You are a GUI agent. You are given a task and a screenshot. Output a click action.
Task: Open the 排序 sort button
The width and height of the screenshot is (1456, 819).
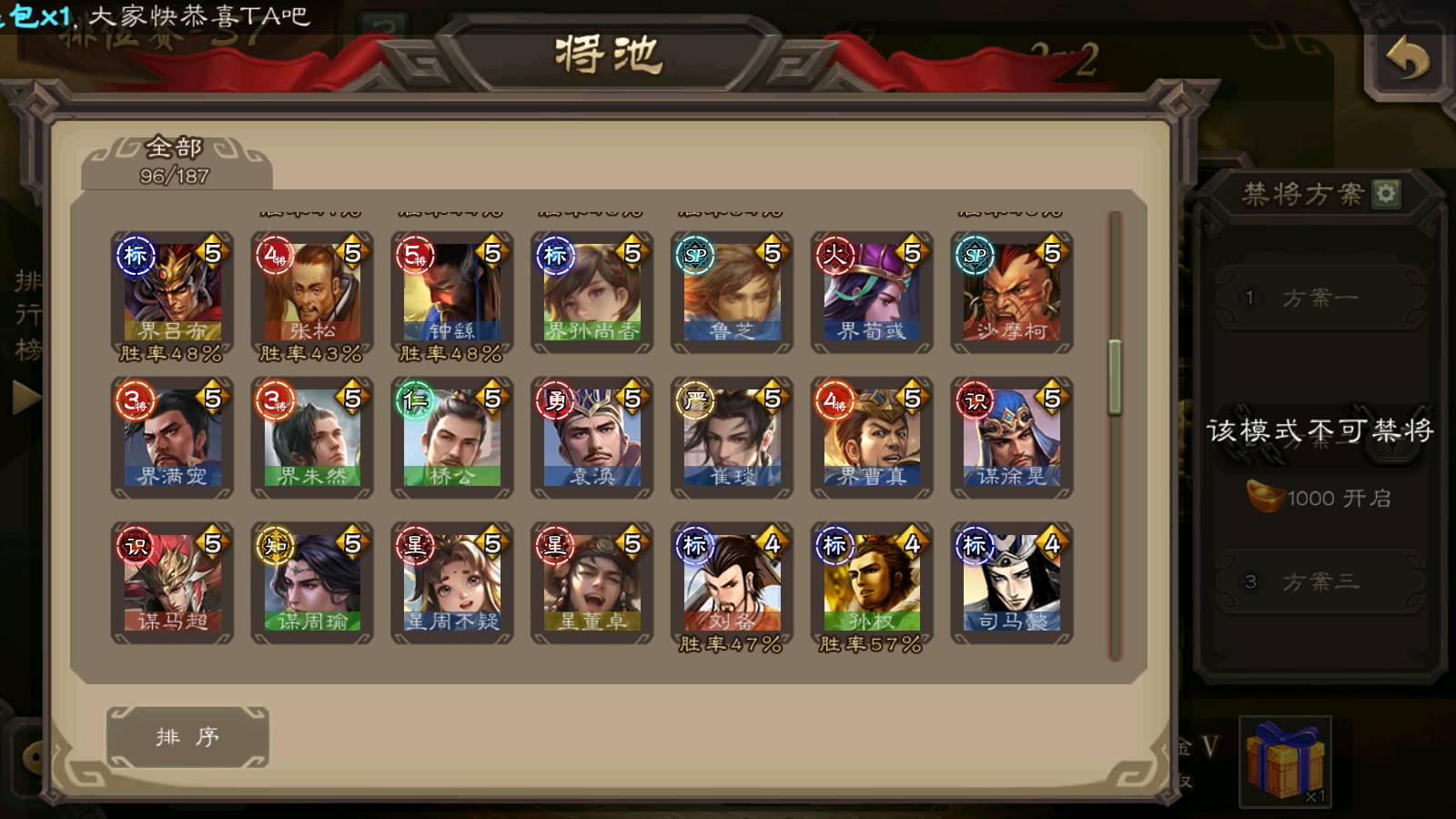(187, 737)
